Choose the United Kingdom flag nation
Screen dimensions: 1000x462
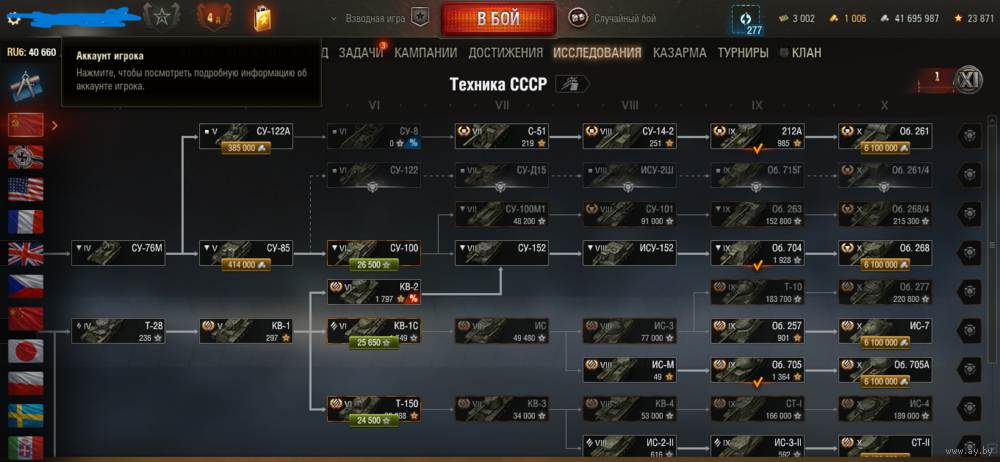[25, 253]
